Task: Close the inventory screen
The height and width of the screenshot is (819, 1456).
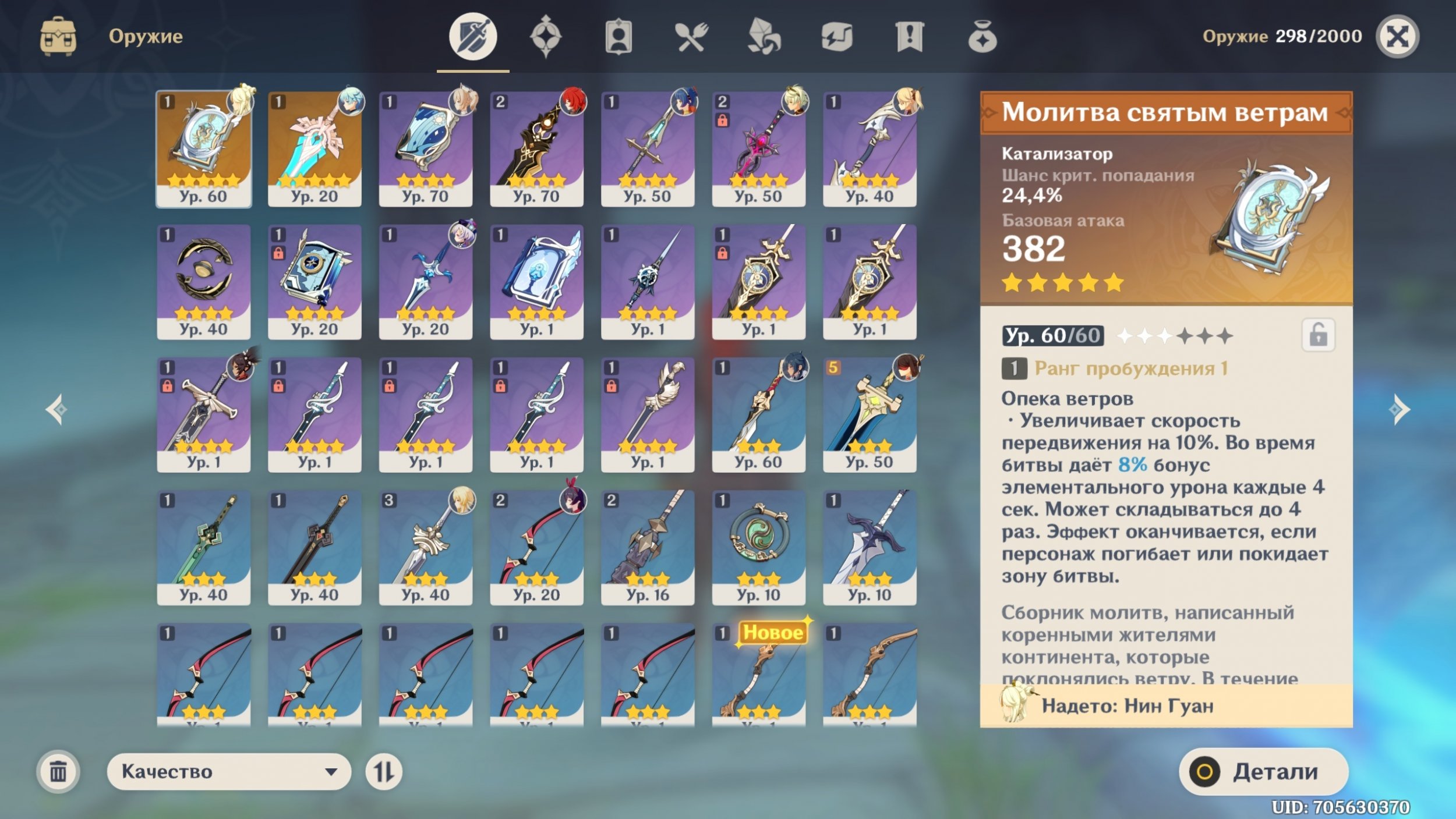Action: pyautogui.click(x=1397, y=37)
